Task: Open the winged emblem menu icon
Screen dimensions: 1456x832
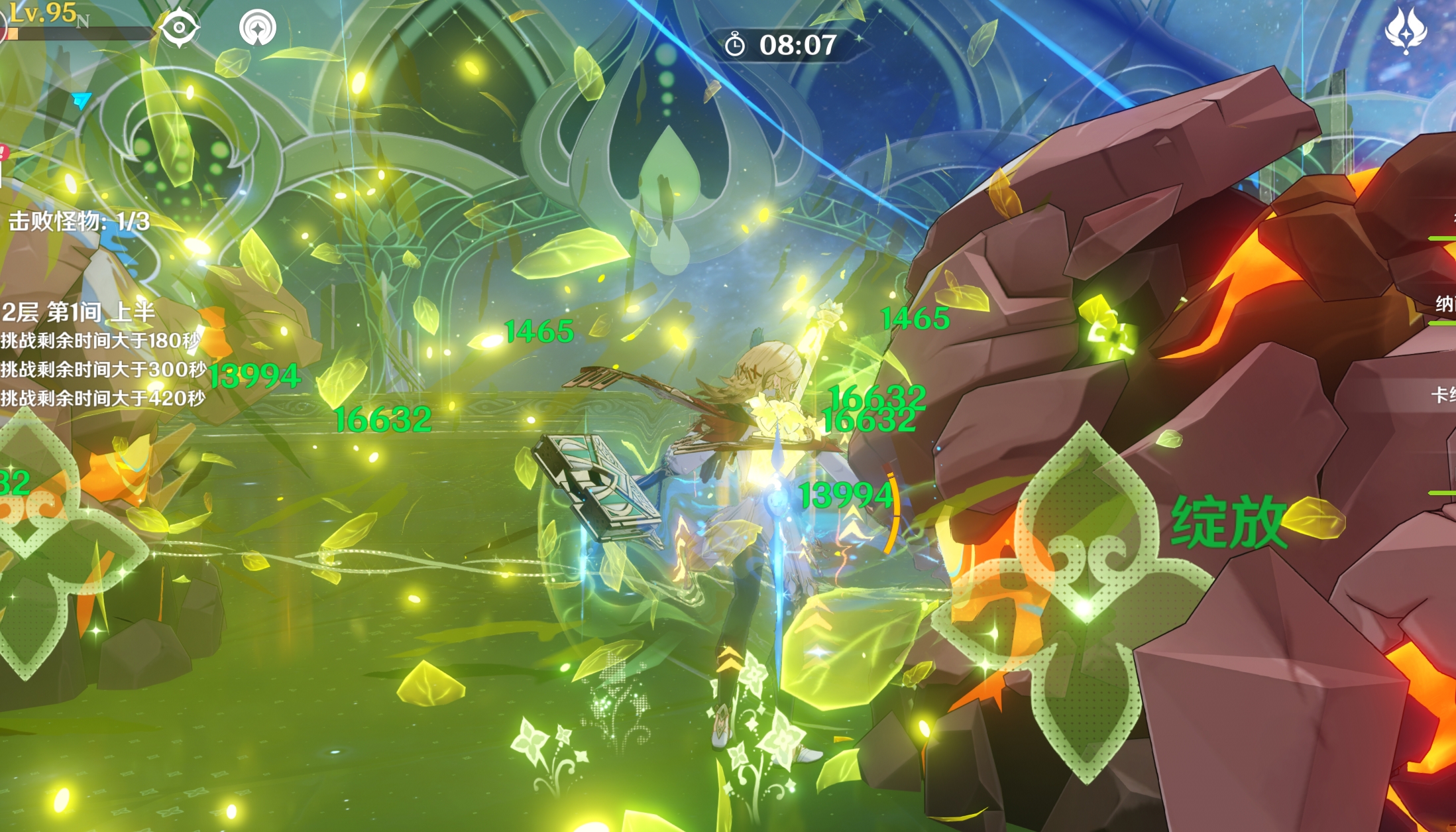Action: 1406,30
